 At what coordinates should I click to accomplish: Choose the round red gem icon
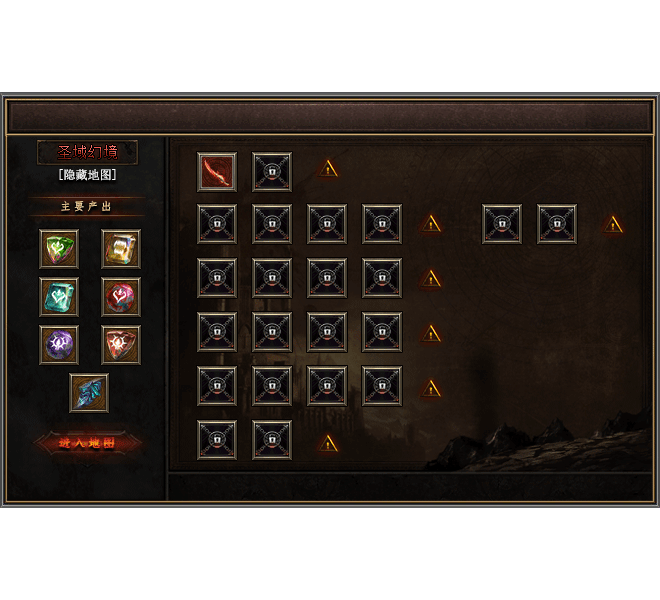coord(121,297)
